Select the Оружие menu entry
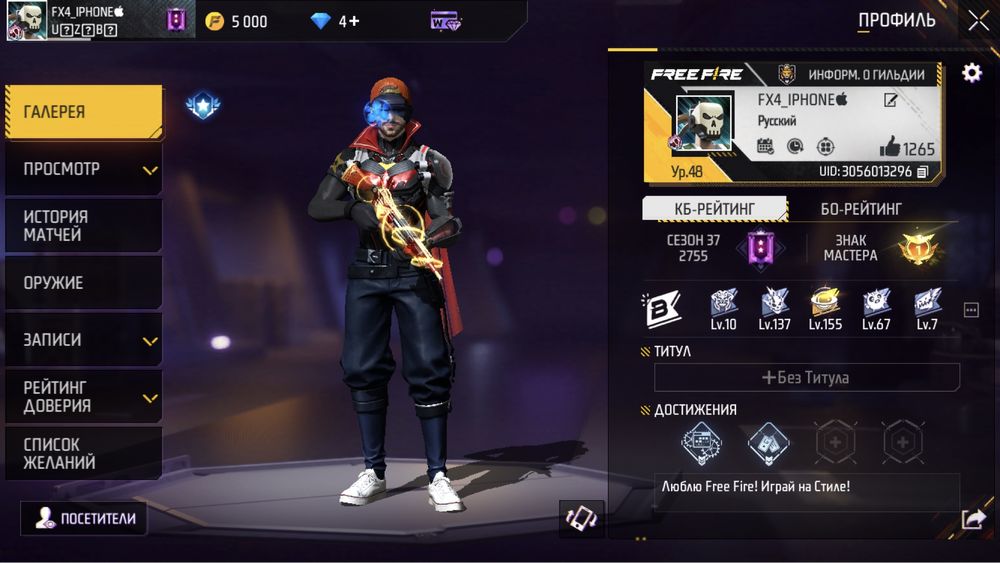1000x563 pixels. 83,283
